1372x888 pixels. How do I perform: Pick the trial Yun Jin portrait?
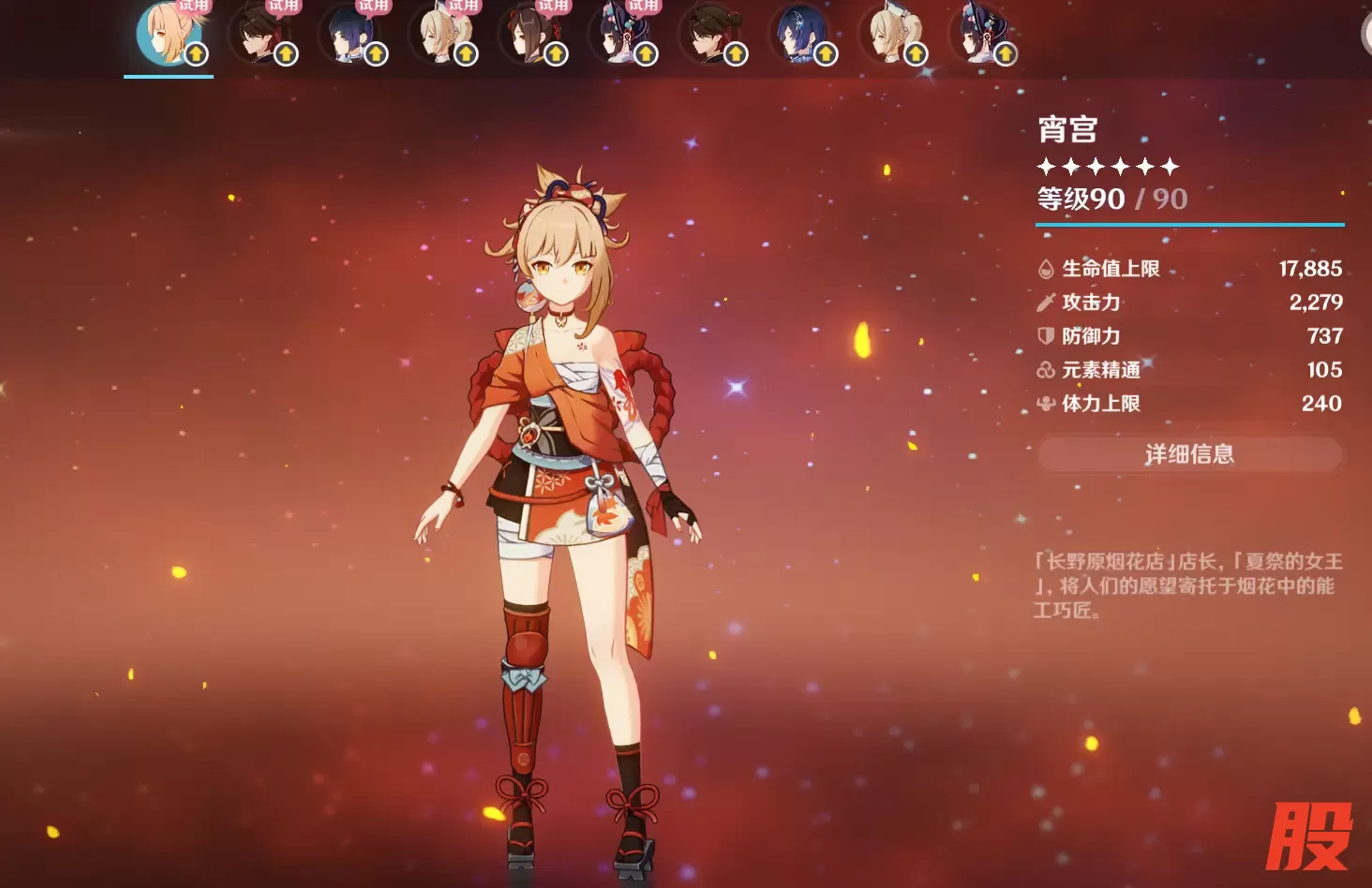click(619, 36)
